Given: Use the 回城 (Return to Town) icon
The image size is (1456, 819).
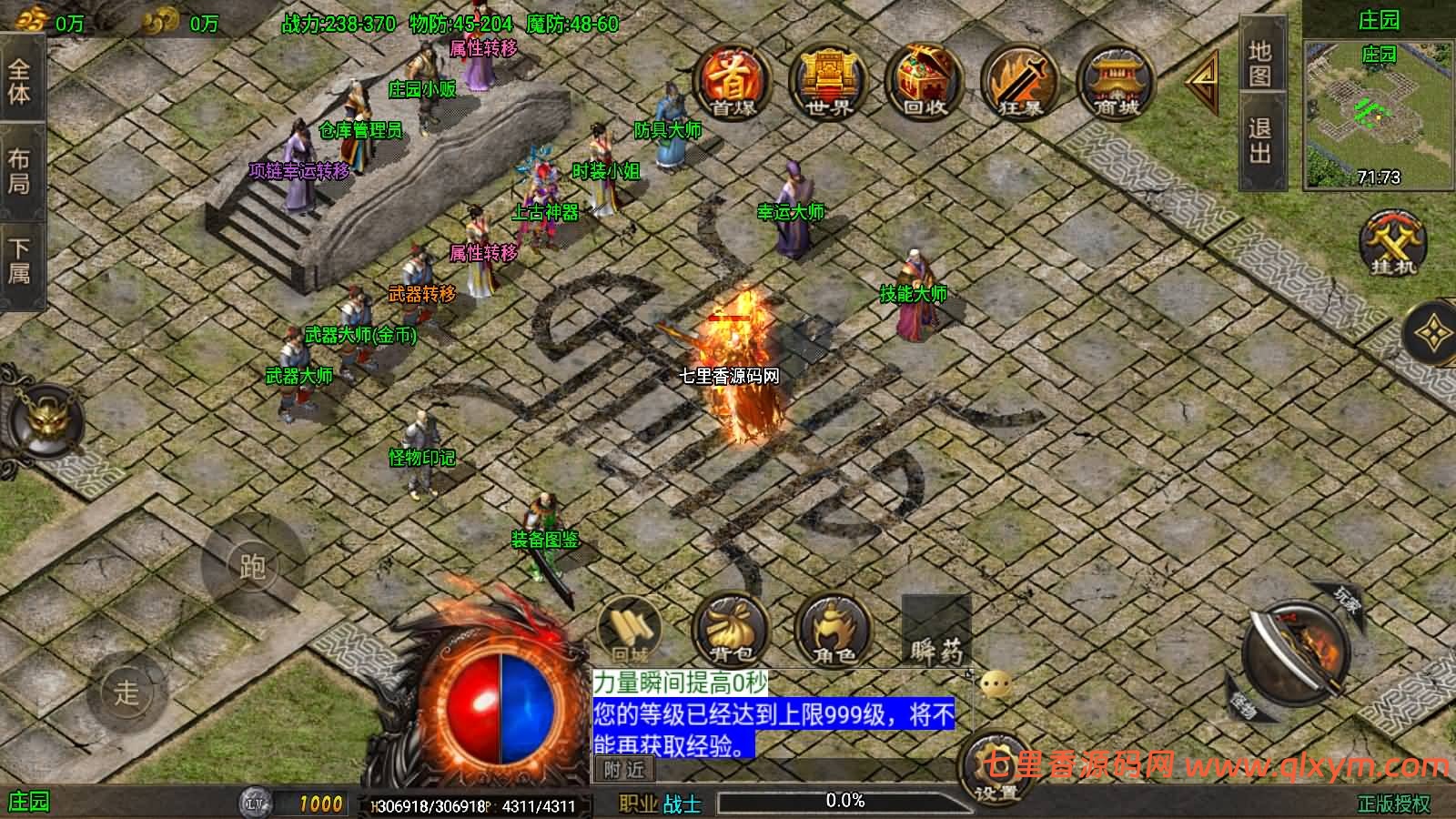Looking at the screenshot, I should pyautogui.click(x=632, y=628).
